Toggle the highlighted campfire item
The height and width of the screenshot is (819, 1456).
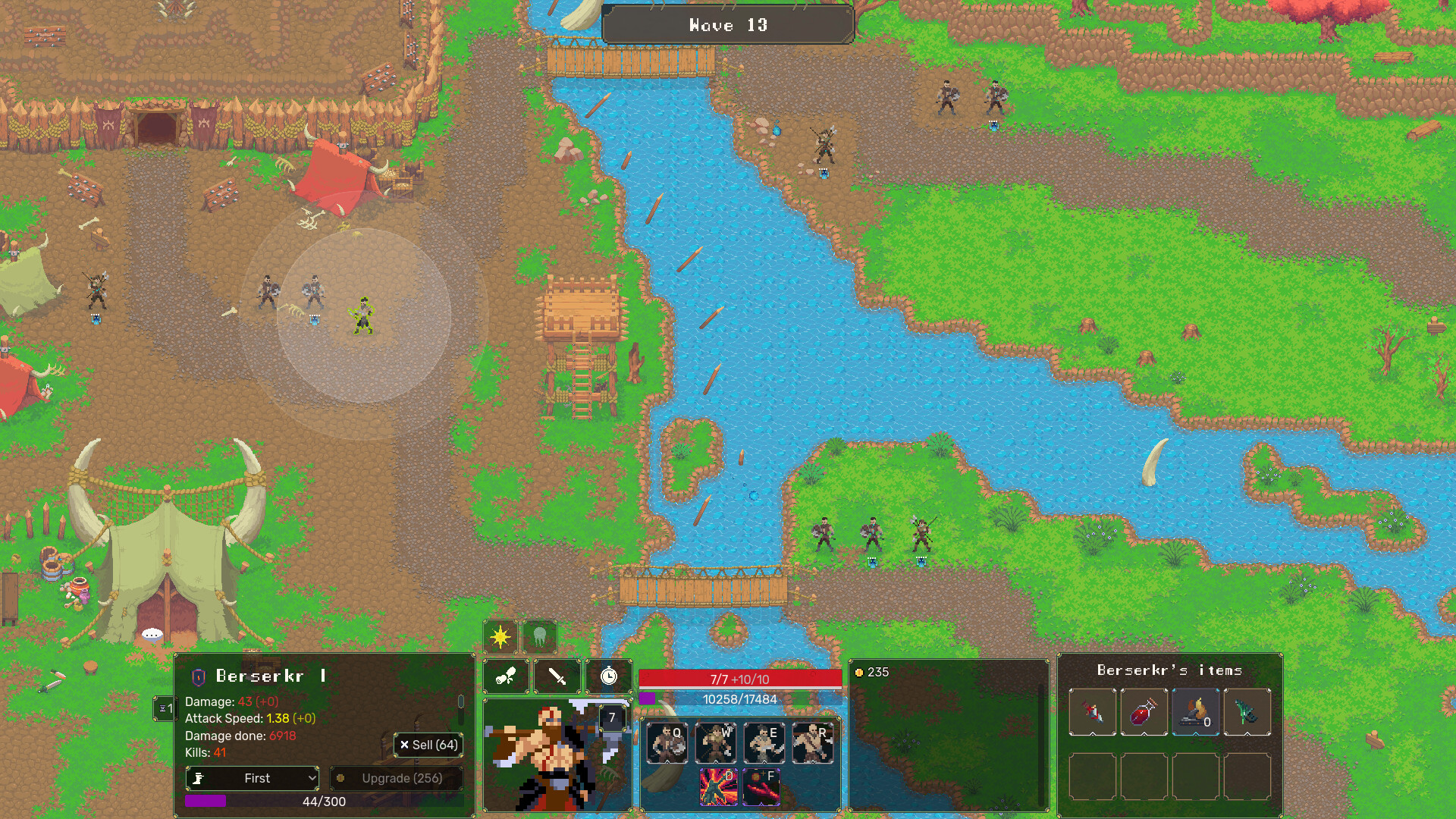coord(1197,713)
